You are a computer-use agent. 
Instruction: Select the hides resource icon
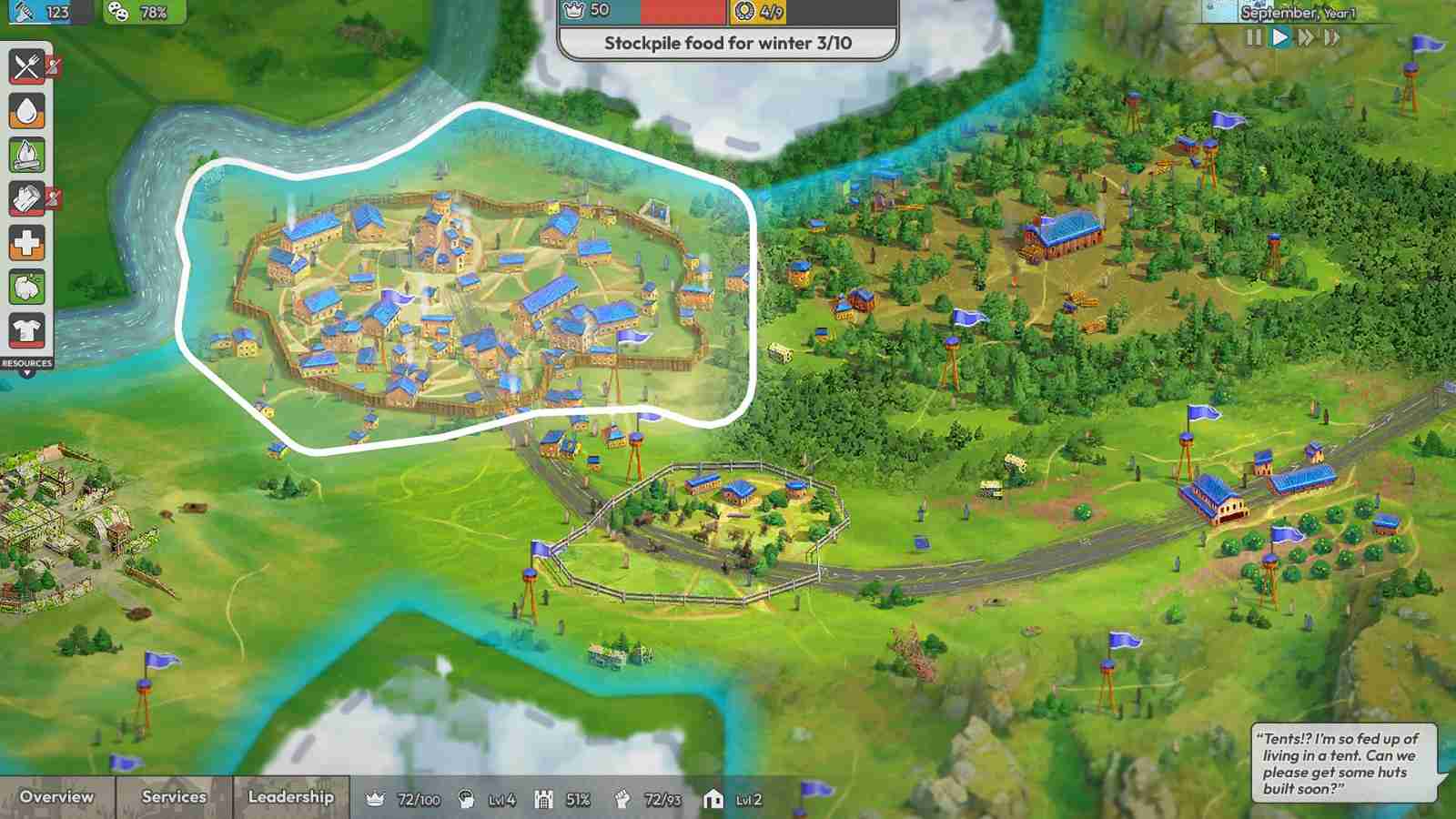point(26,197)
